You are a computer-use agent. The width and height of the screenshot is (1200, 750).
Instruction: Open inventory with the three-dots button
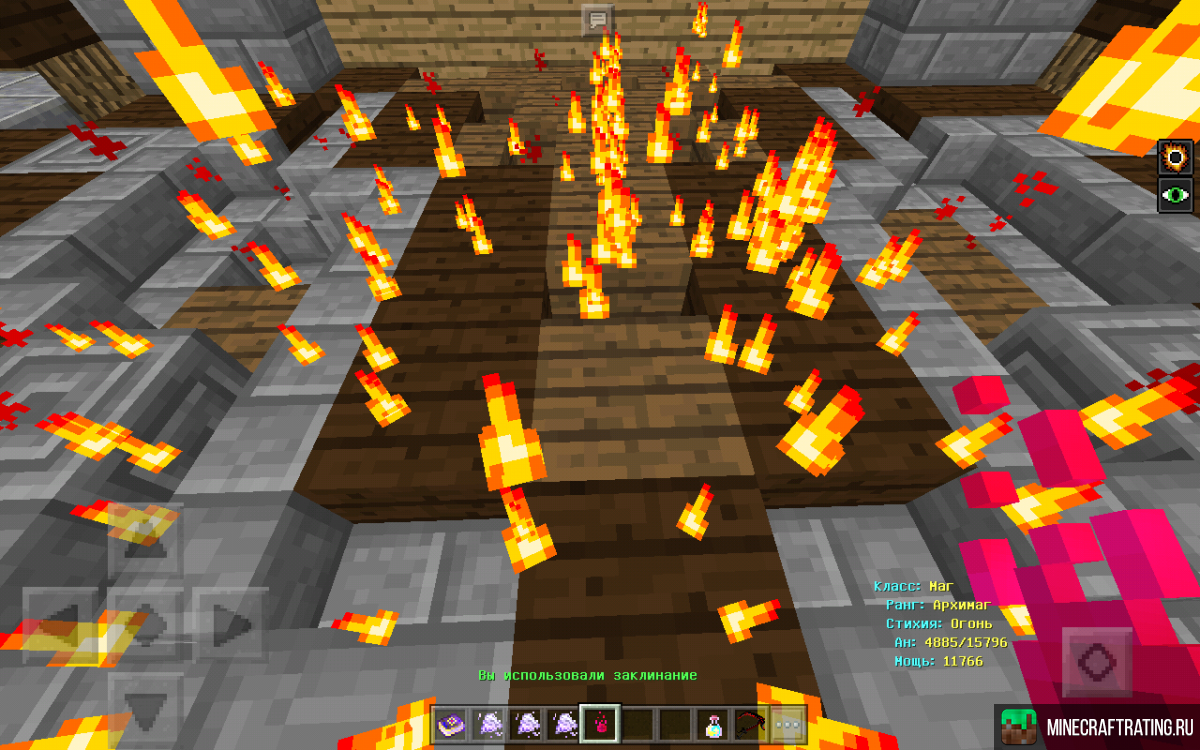[x=790, y=723]
